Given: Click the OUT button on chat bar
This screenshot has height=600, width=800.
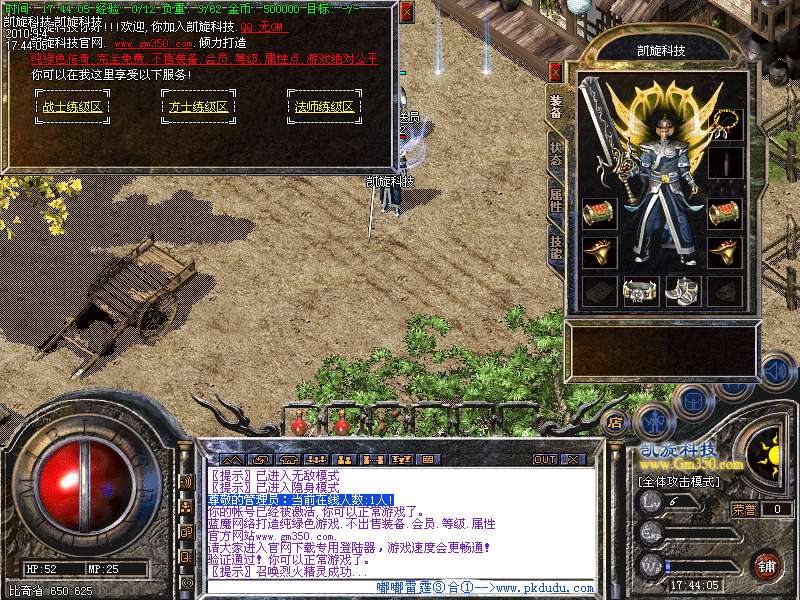Looking at the screenshot, I should (x=545, y=459).
